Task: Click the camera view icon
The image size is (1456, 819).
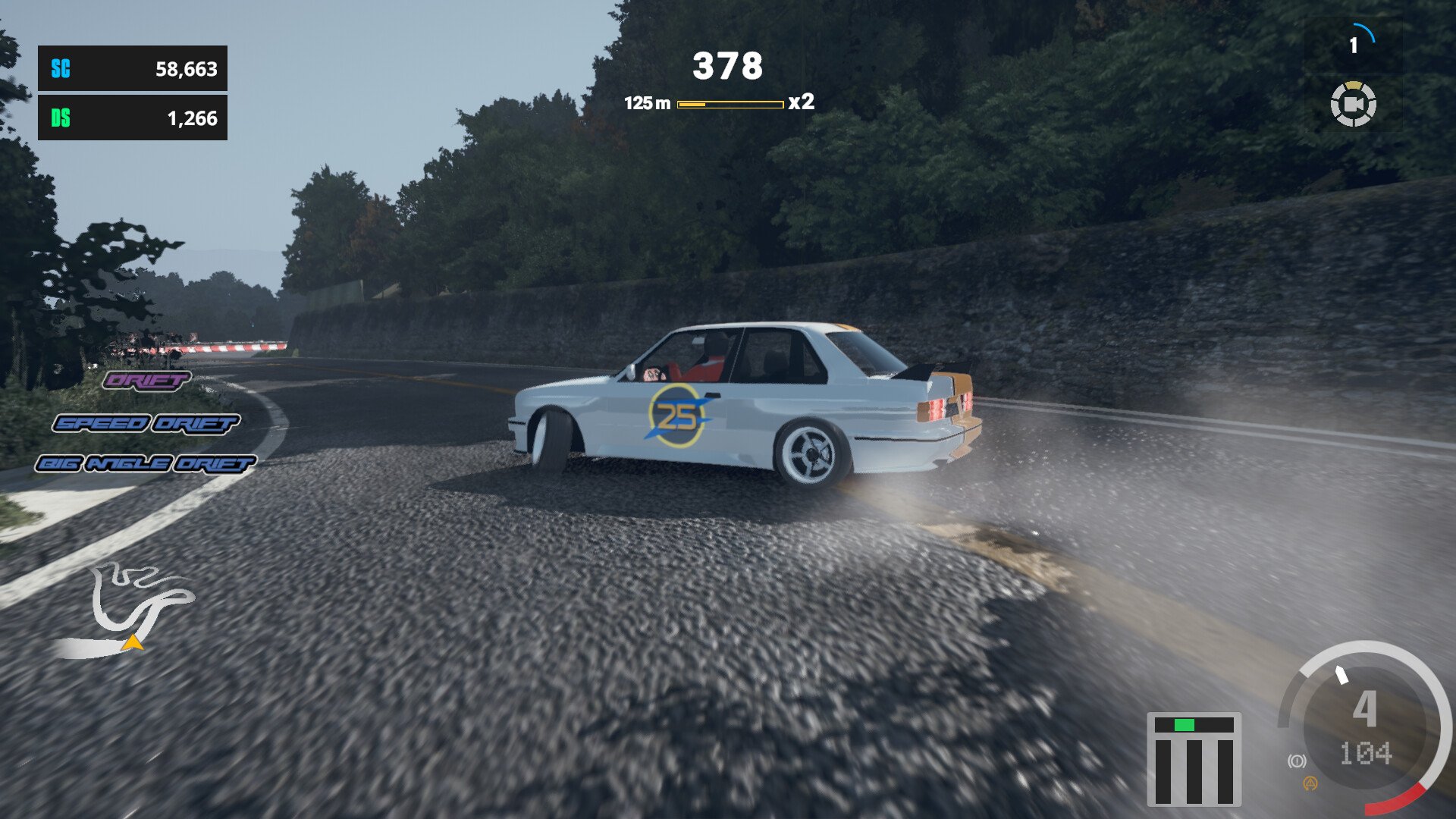Action: (x=1353, y=104)
